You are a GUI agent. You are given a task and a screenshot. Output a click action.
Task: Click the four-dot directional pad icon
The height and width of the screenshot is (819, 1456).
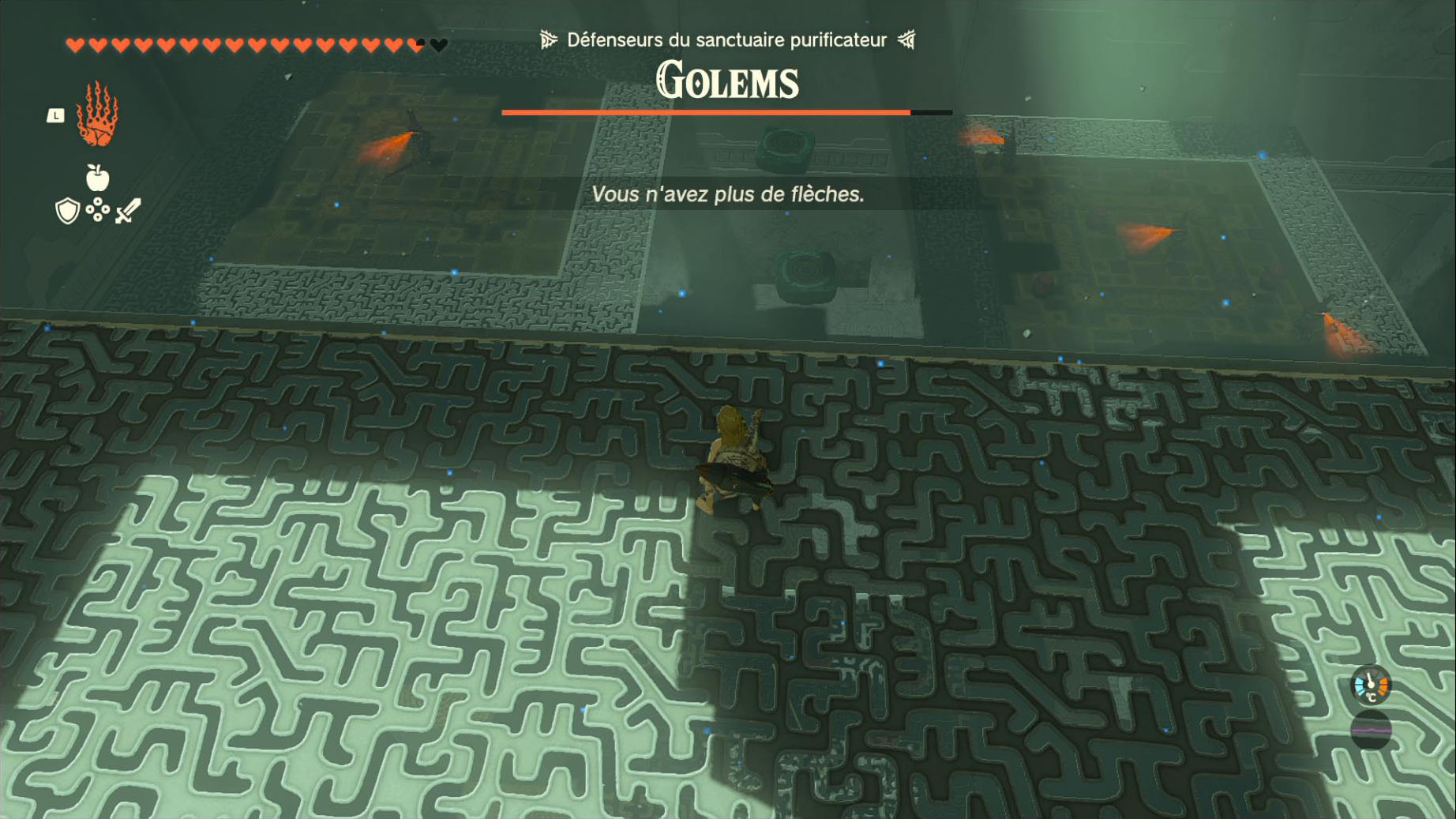98,210
